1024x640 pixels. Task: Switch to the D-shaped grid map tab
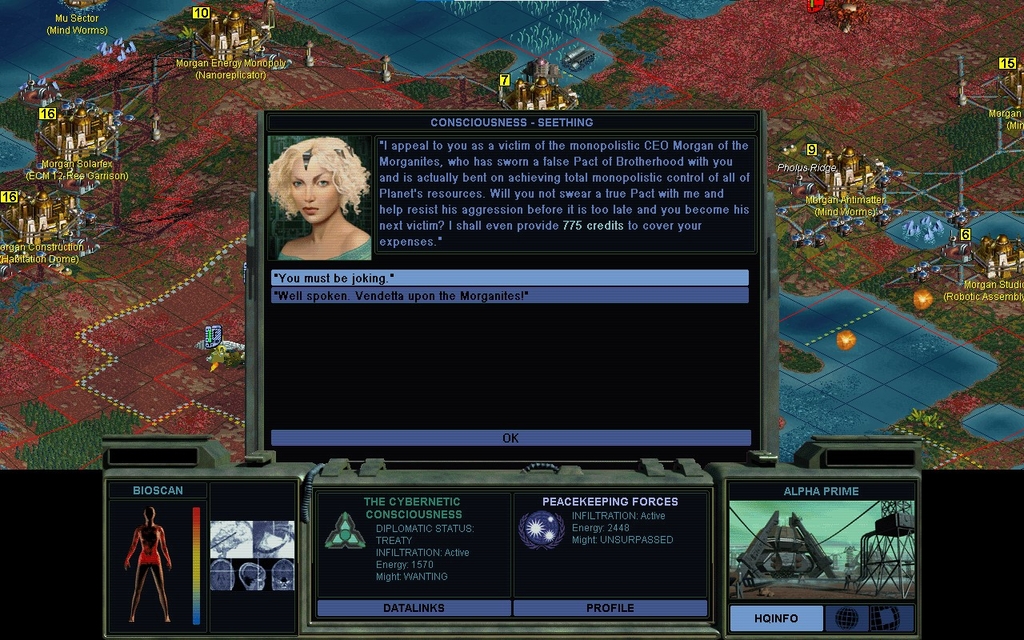pyautogui.click(x=884, y=618)
